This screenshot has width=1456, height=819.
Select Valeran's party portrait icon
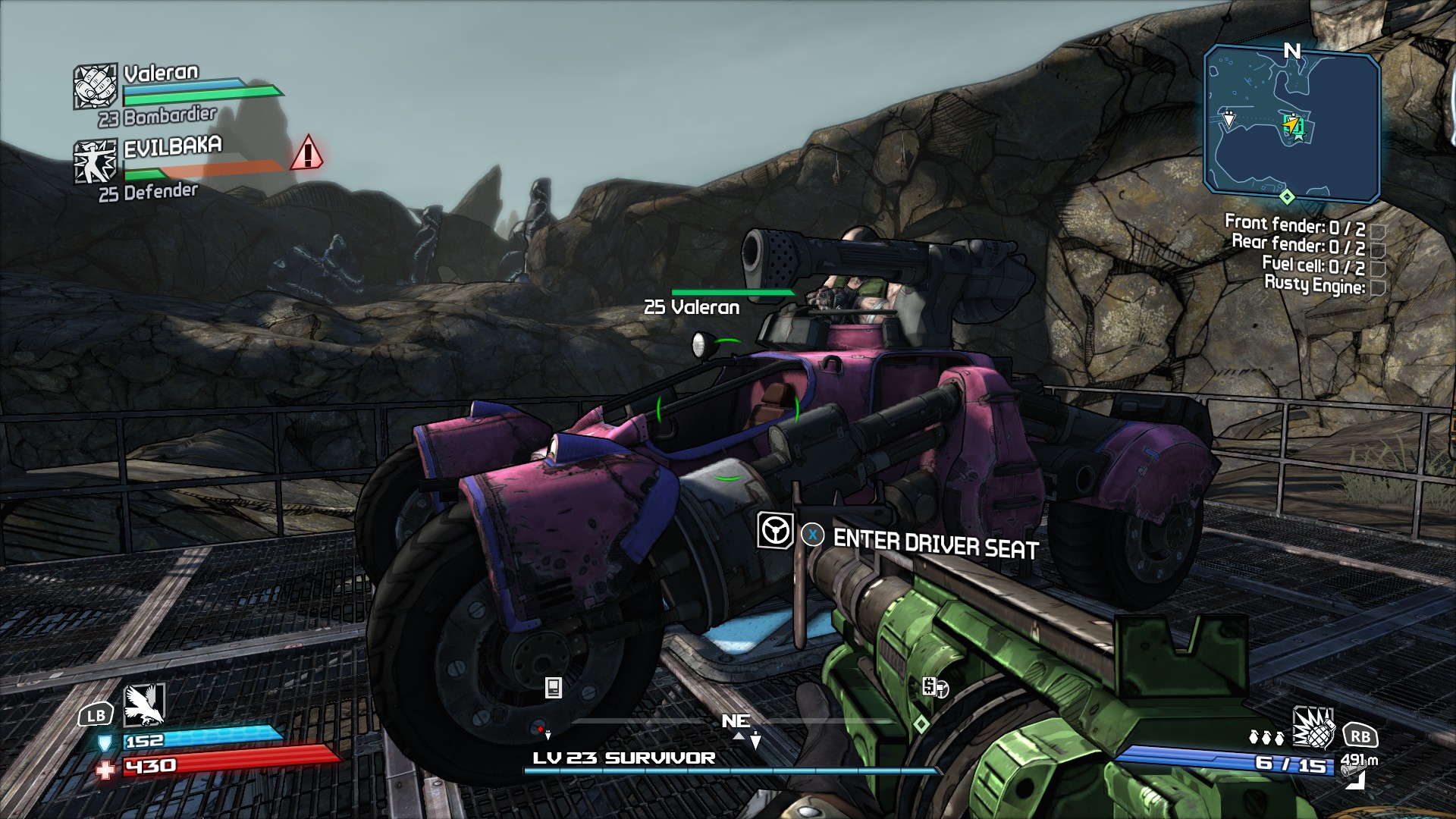point(96,86)
